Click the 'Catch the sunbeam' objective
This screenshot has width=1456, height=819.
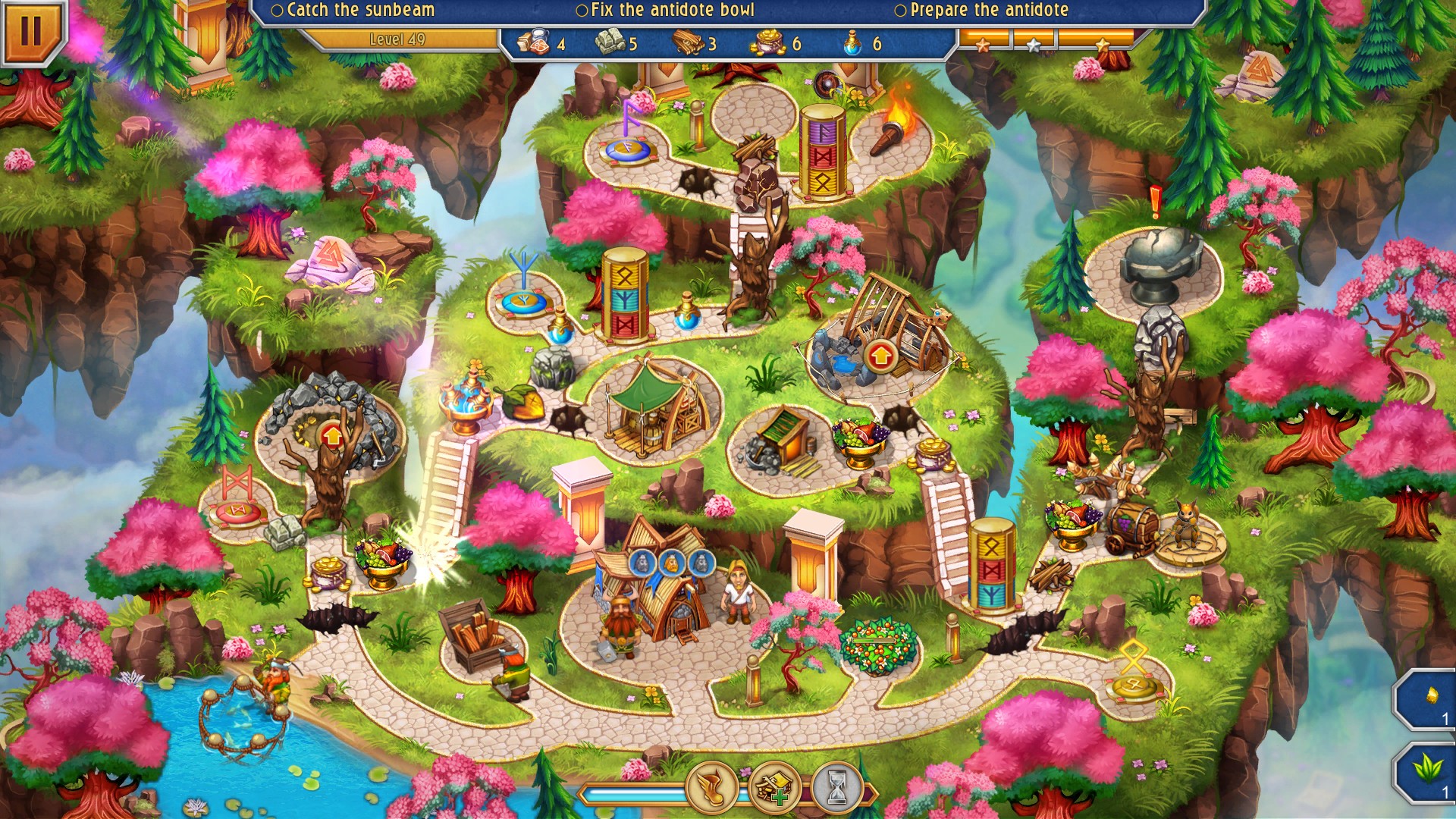click(353, 11)
